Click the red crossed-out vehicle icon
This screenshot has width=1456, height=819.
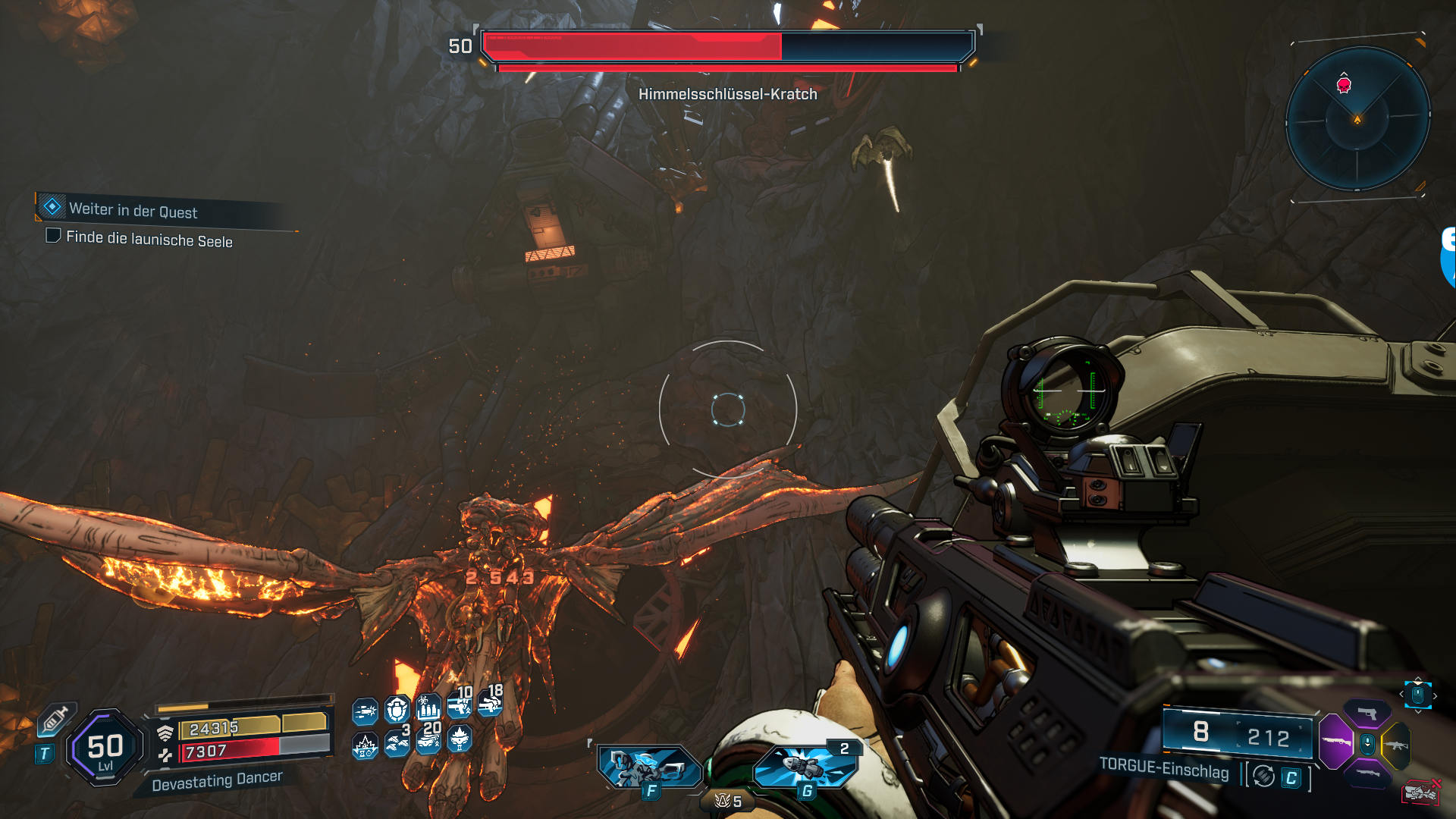[1420, 792]
